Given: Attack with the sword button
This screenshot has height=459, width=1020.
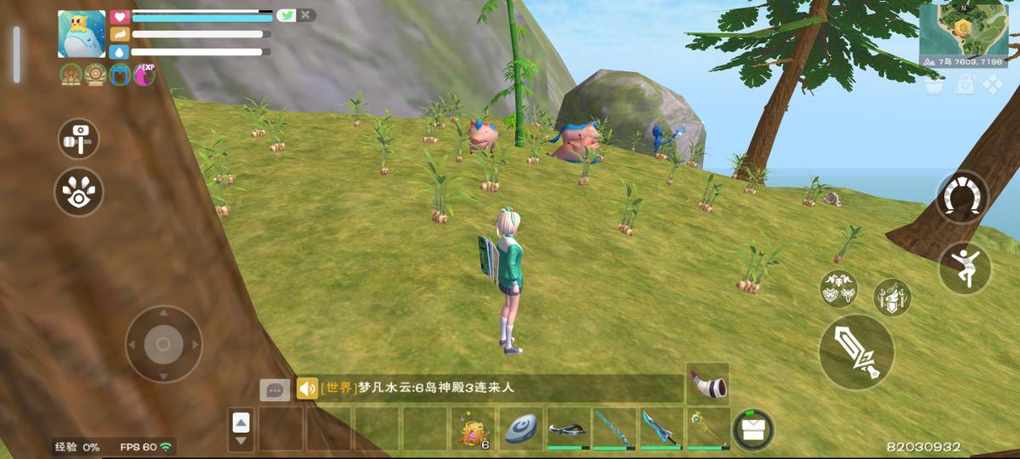Looking at the screenshot, I should [856, 351].
